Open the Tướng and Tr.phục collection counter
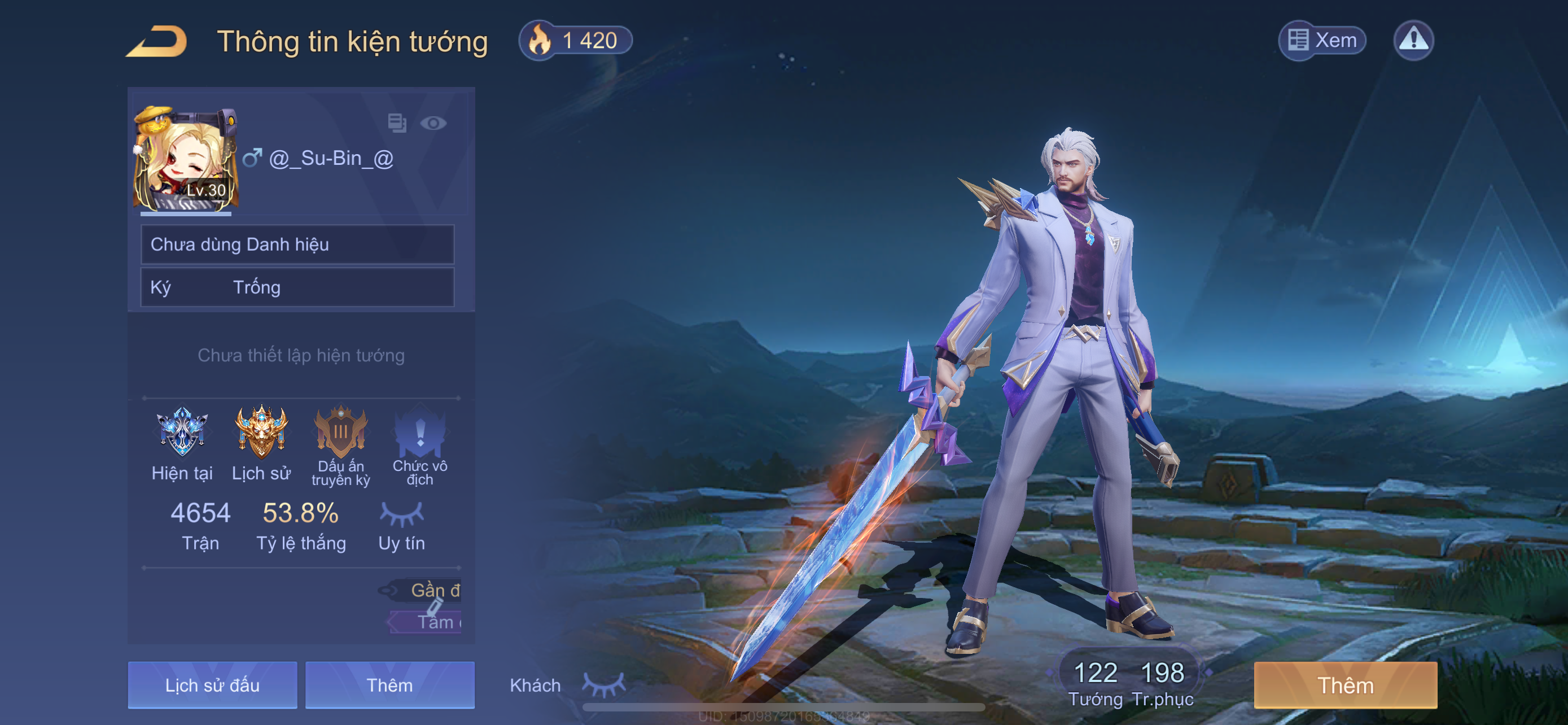 (1129, 683)
